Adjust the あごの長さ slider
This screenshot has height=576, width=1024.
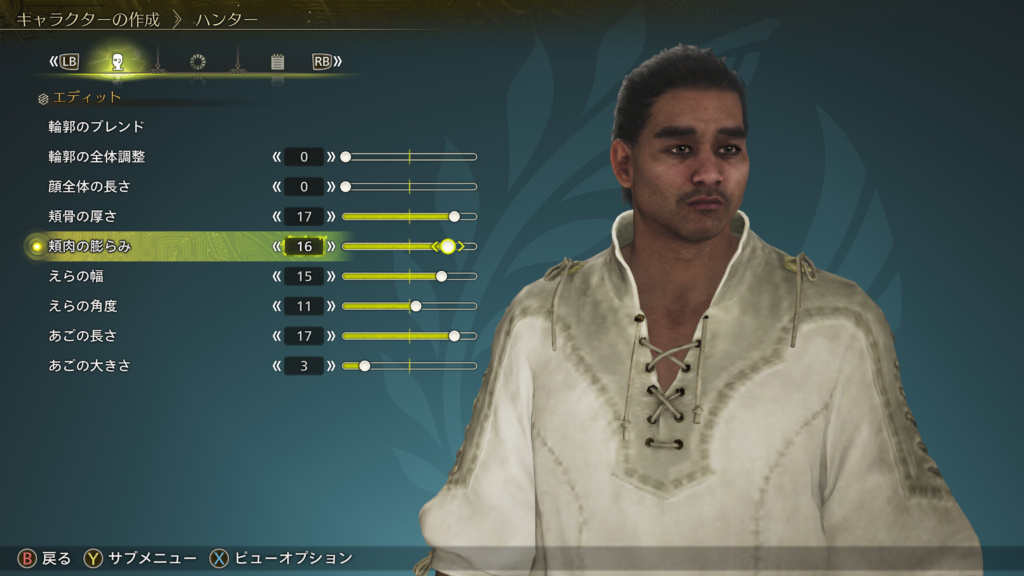point(409,336)
